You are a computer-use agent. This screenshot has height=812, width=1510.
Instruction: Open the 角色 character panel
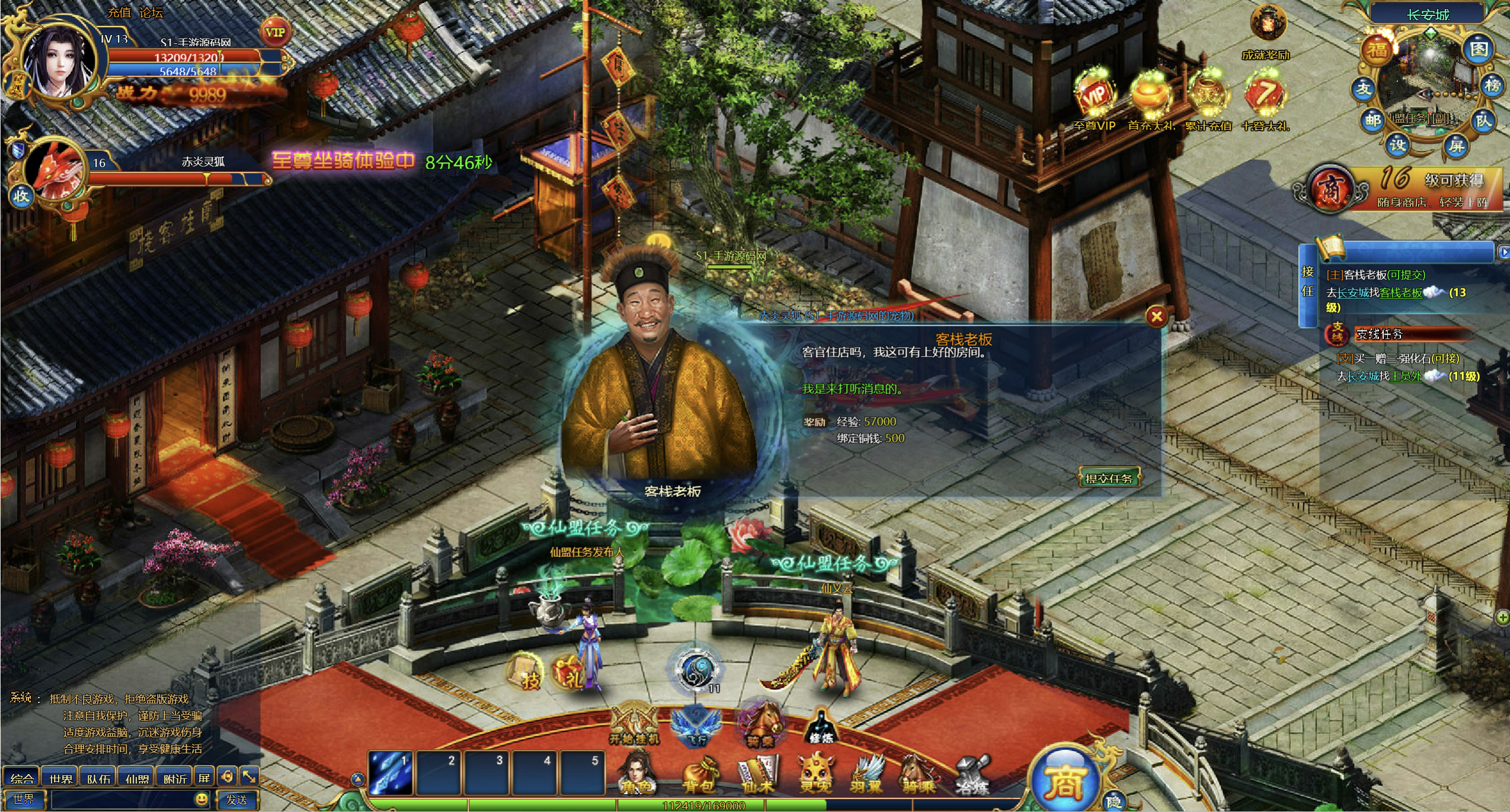click(x=636, y=774)
